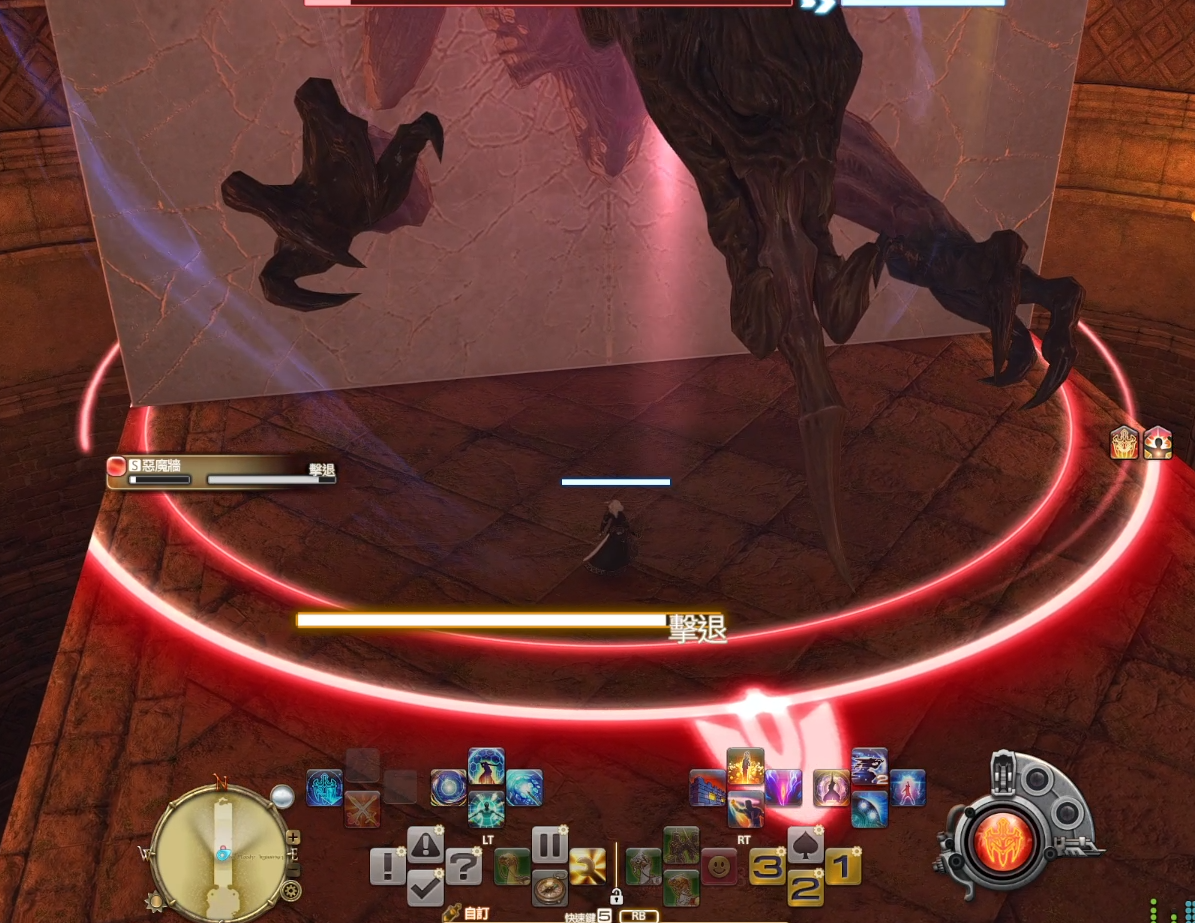Select the crossed swords ability icon
This screenshot has height=923, width=1195.
(x=362, y=809)
